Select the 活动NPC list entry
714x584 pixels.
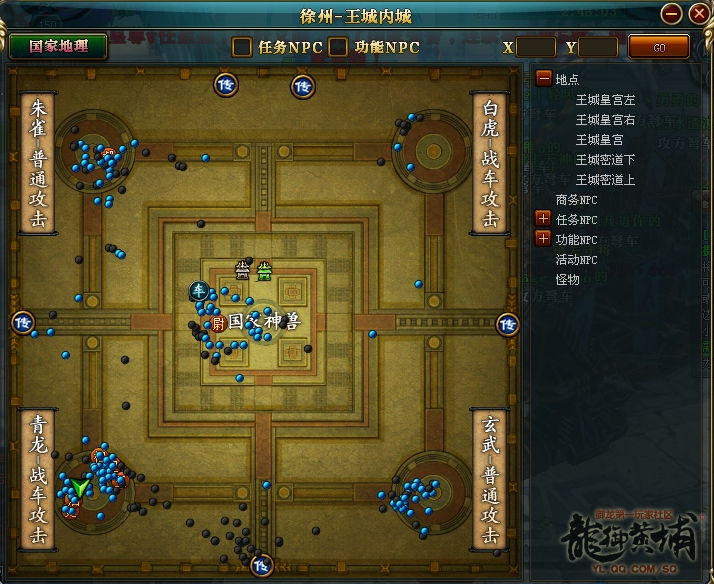click(x=576, y=259)
